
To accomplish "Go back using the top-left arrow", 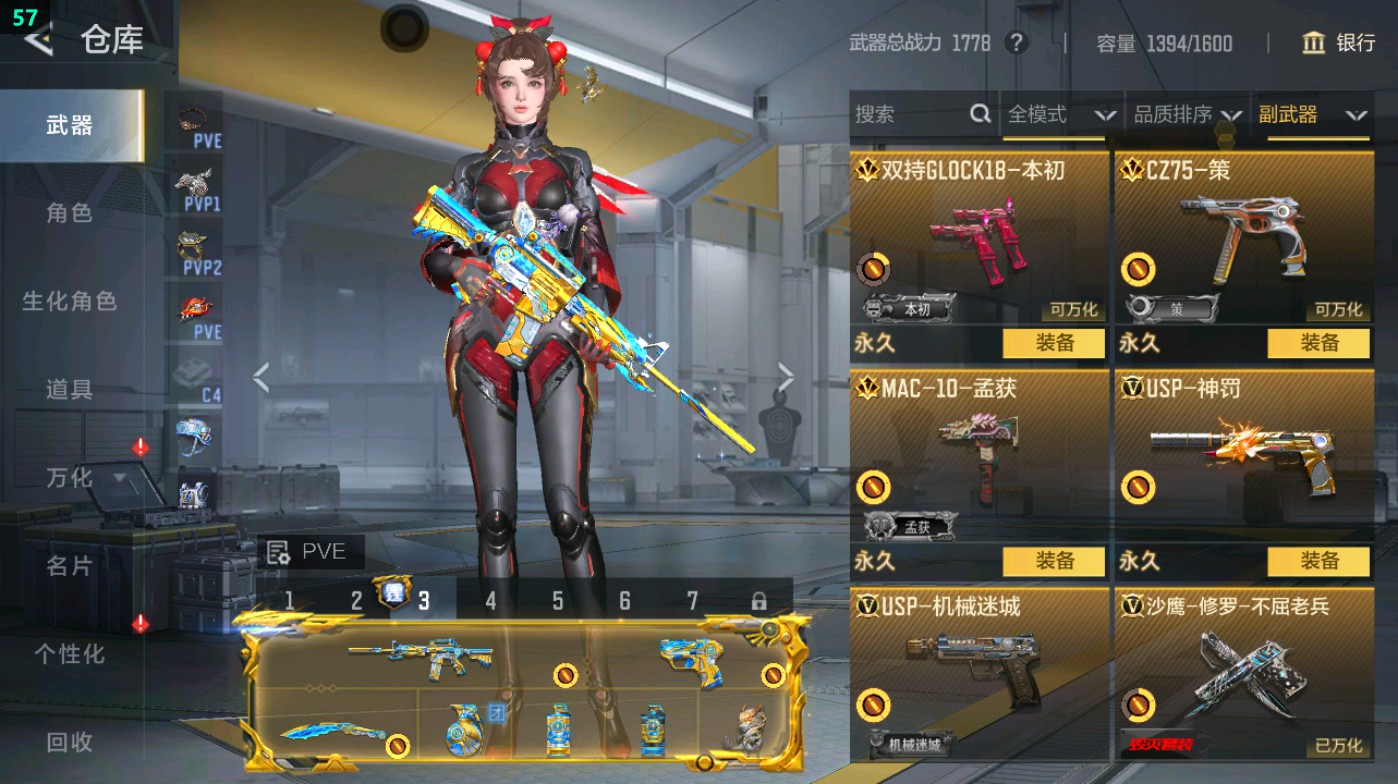I will tap(38, 40).
